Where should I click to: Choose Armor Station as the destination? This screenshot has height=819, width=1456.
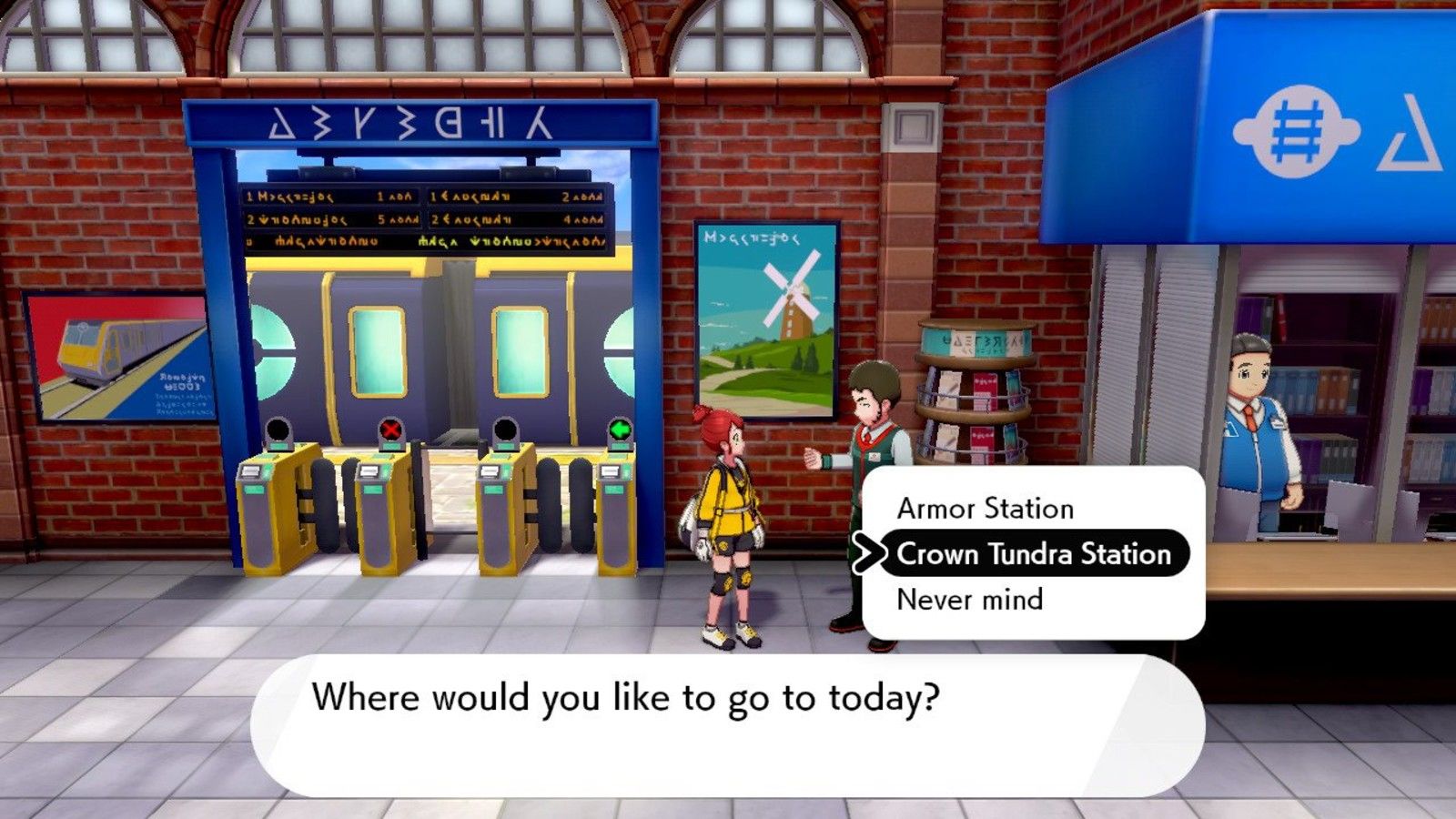[986, 508]
